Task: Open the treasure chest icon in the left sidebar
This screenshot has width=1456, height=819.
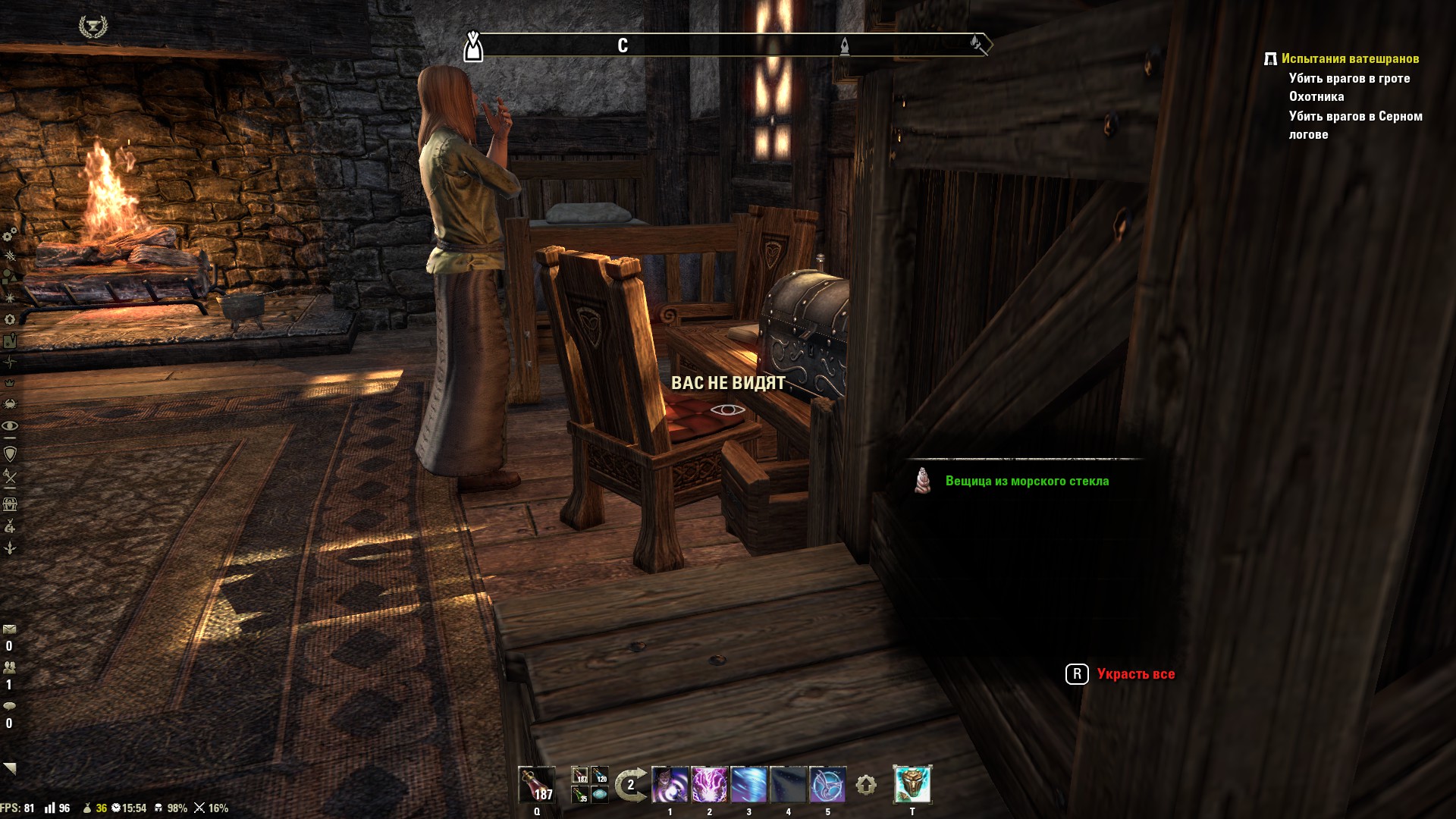Action: click(10, 504)
